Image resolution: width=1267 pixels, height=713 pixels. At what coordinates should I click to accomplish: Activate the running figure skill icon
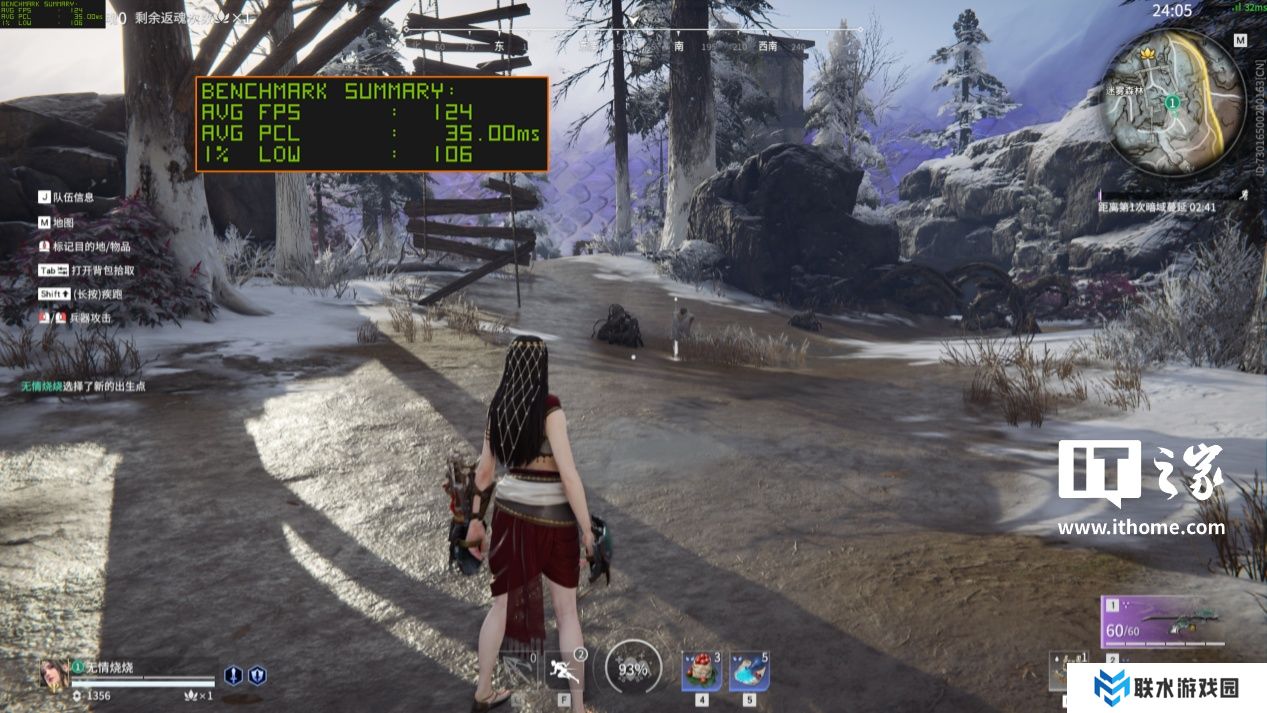(x=565, y=670)
